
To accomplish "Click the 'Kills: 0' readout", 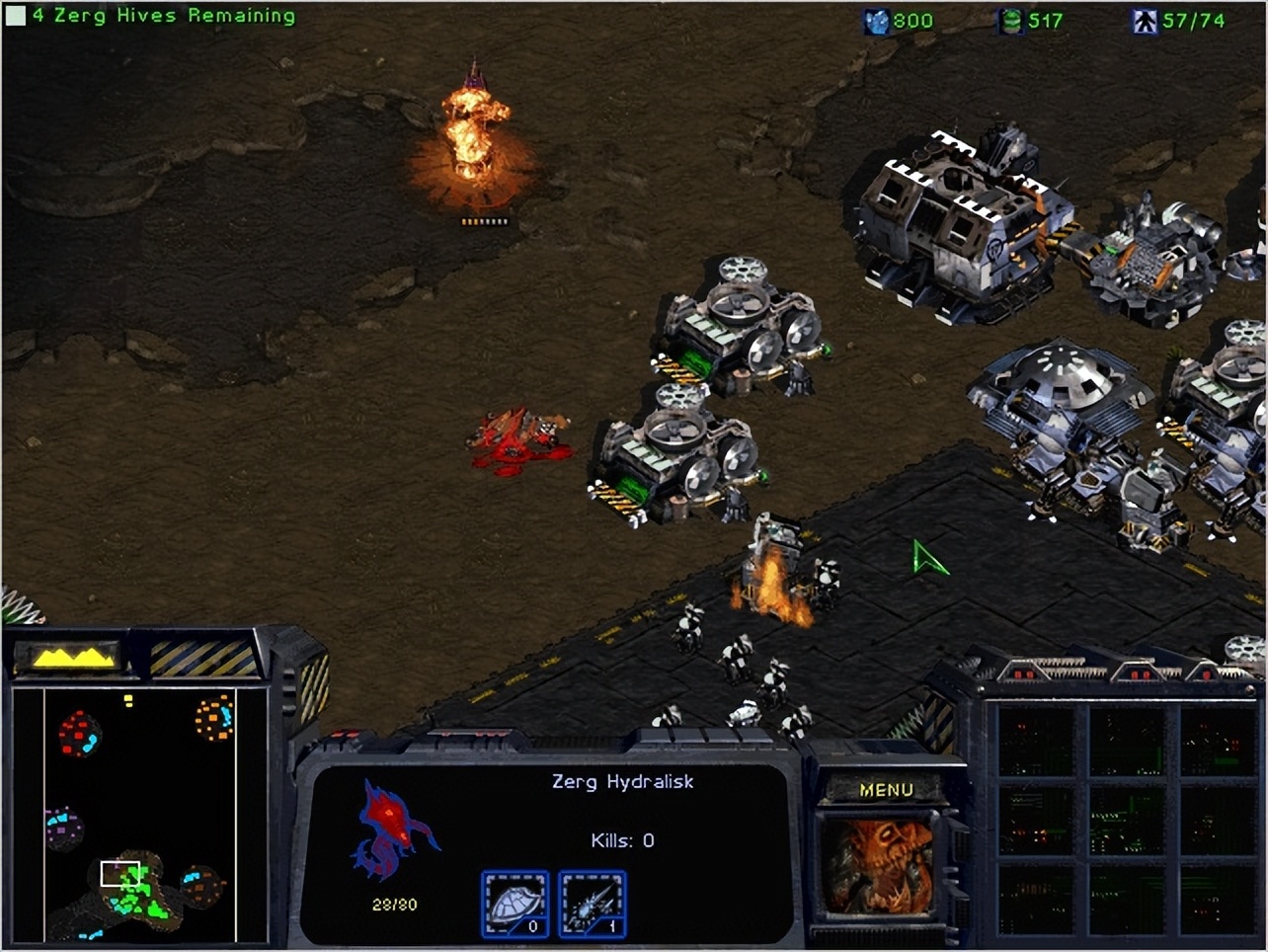I will coord(622,840).
